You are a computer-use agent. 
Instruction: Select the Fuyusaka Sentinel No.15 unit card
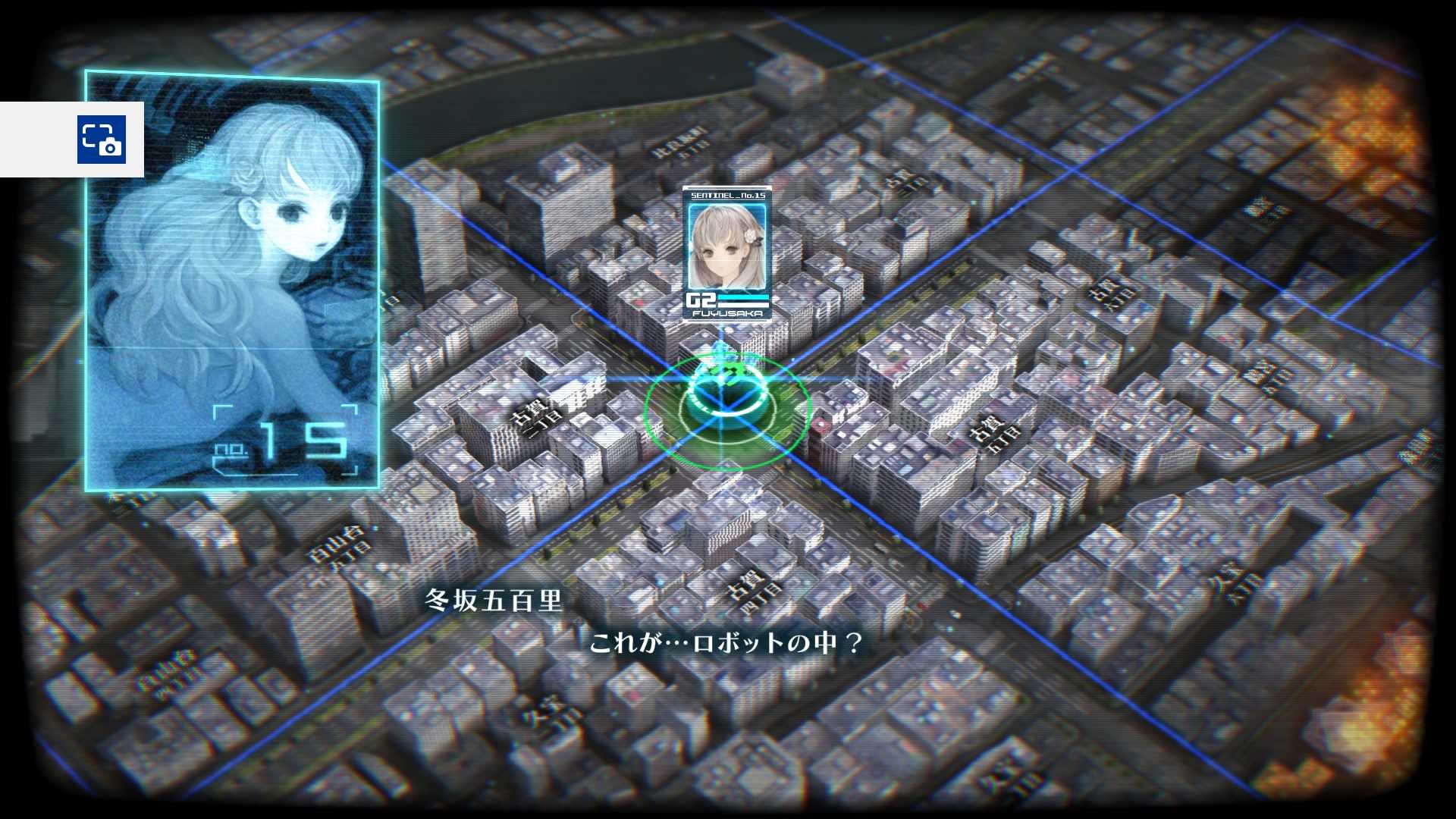point(727,254)
